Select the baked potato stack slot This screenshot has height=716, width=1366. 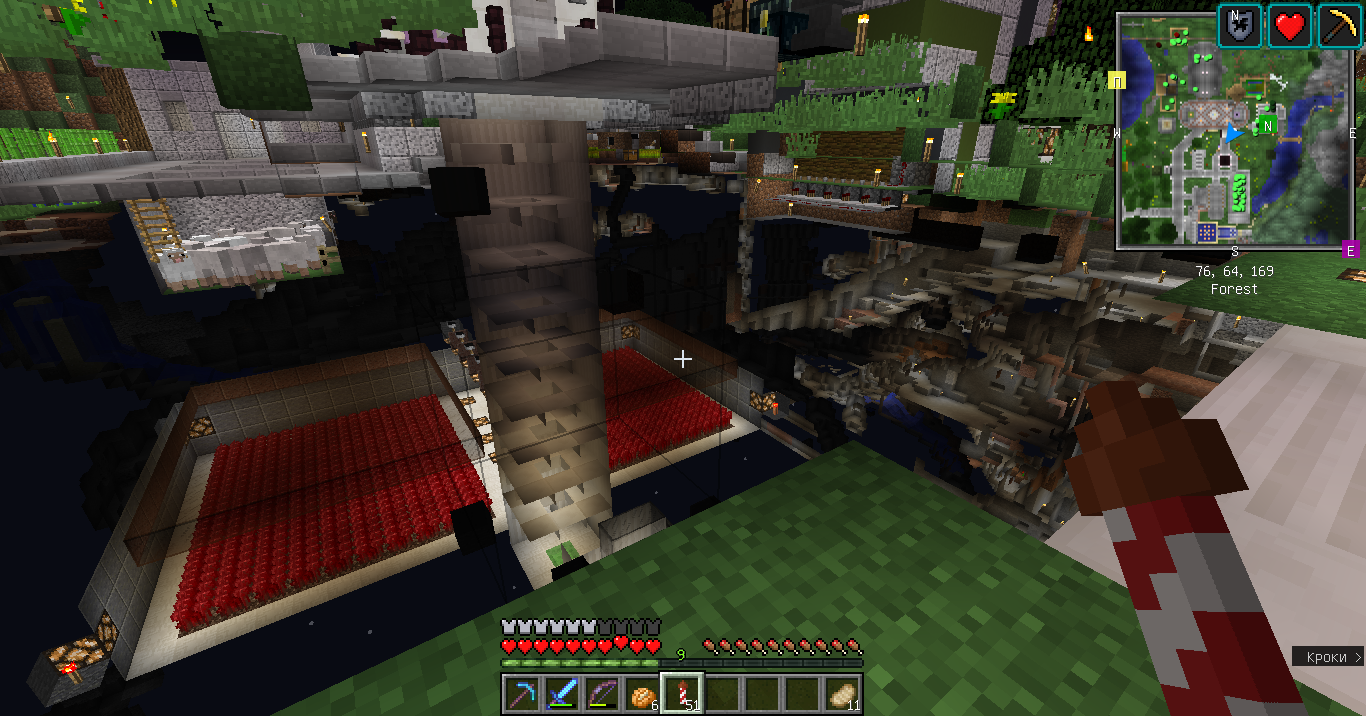point(842,692)
